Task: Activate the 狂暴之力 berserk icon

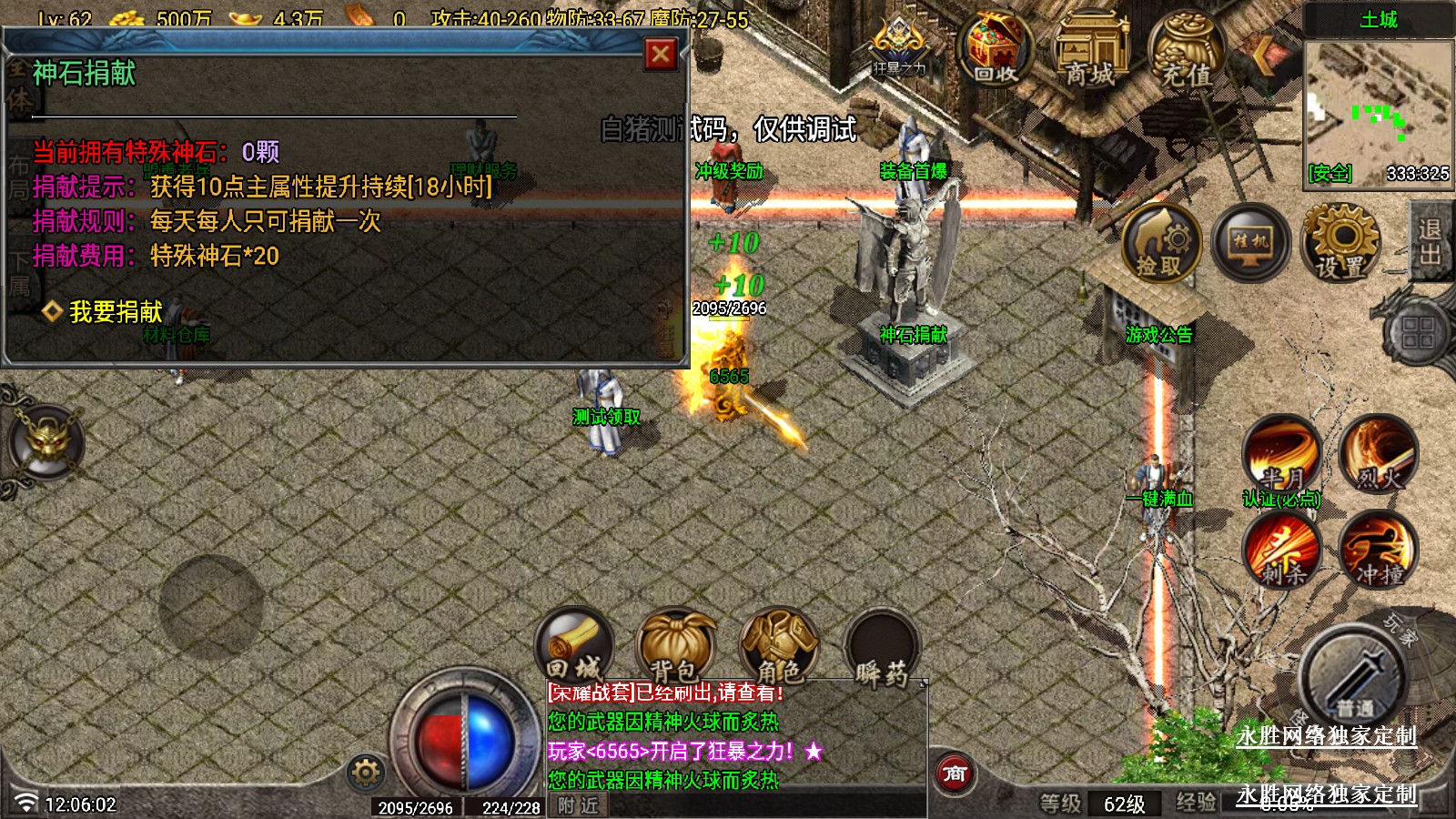Action: pyautogui.click(x=899, y=45)
